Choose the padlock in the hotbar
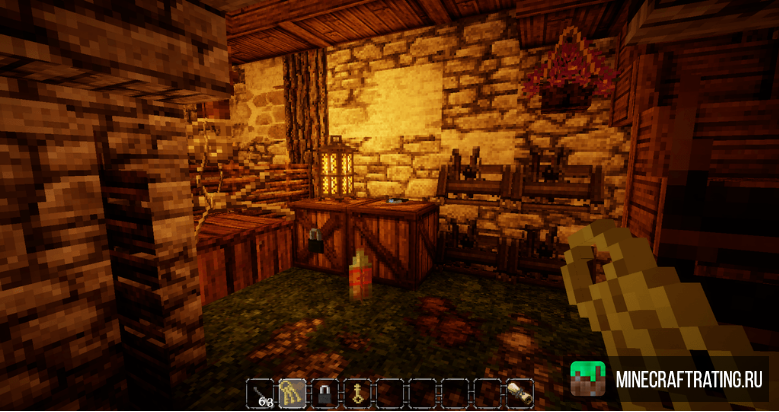This screenshot has width=779, height=412. point(325,393)
